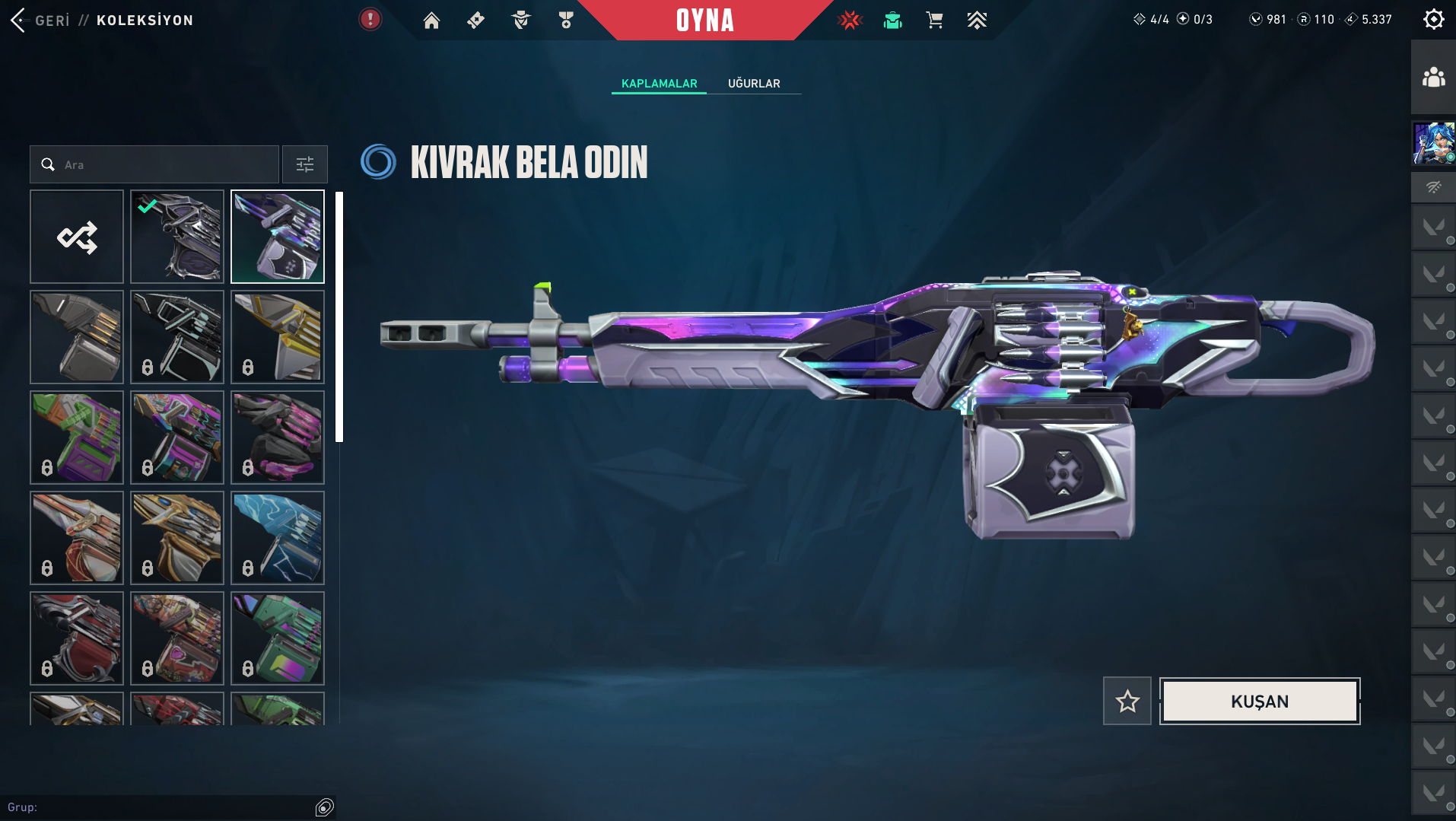Go back with the Geri arrow
This screenshot has height=821, width=1456.
[19, 21]
